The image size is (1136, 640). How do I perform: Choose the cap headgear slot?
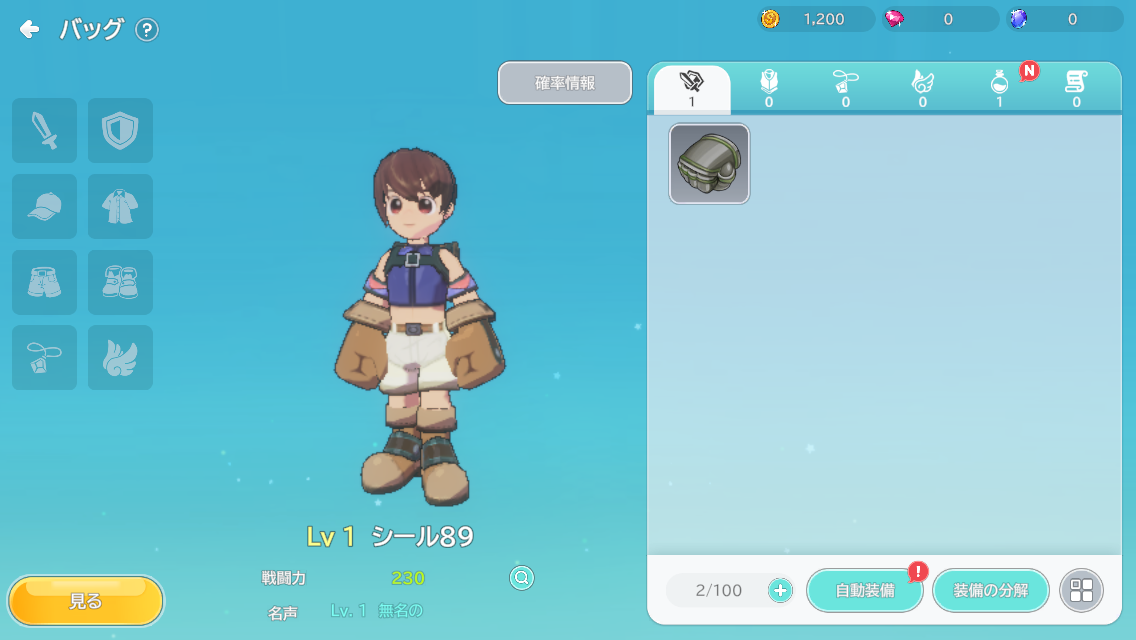point(44,207)
